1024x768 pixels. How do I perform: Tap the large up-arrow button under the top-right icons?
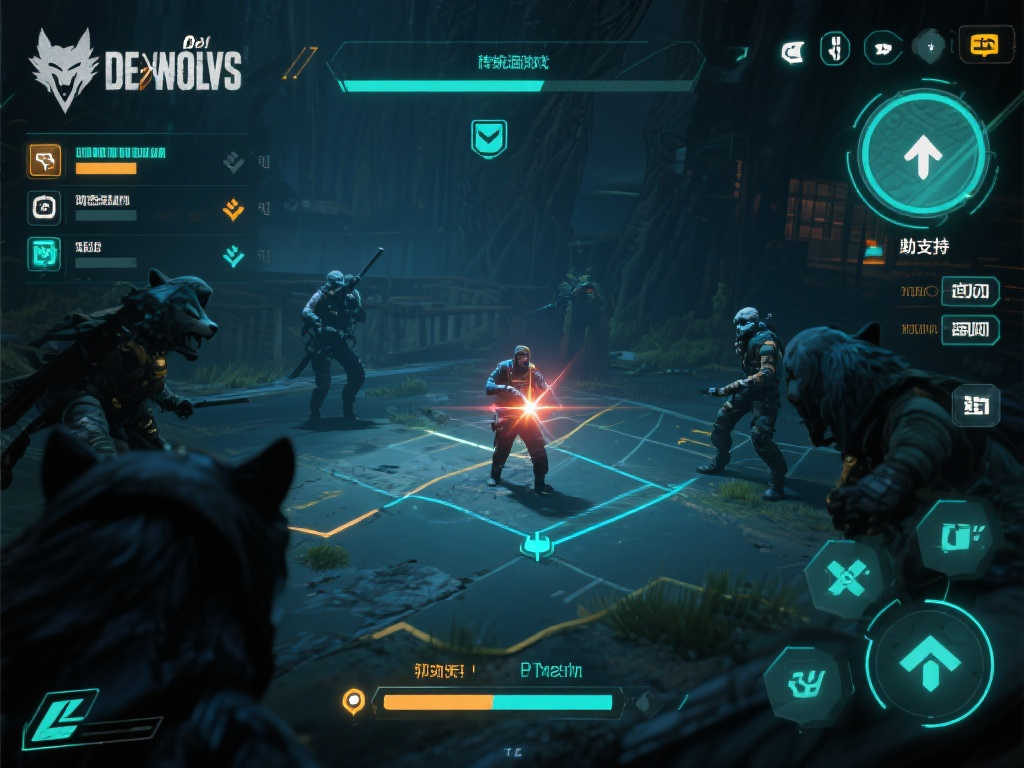pos(922,154)
